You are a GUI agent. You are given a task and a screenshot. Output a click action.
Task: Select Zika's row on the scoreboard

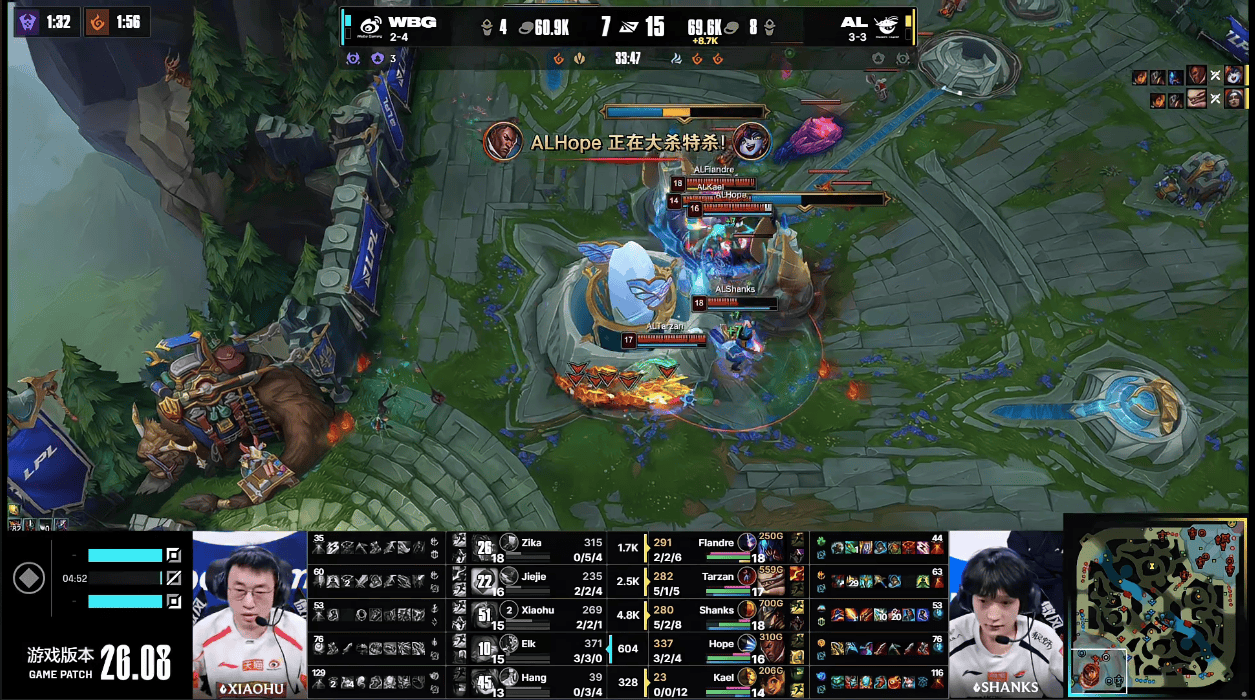pyautogui.click(x=531, y=548)
